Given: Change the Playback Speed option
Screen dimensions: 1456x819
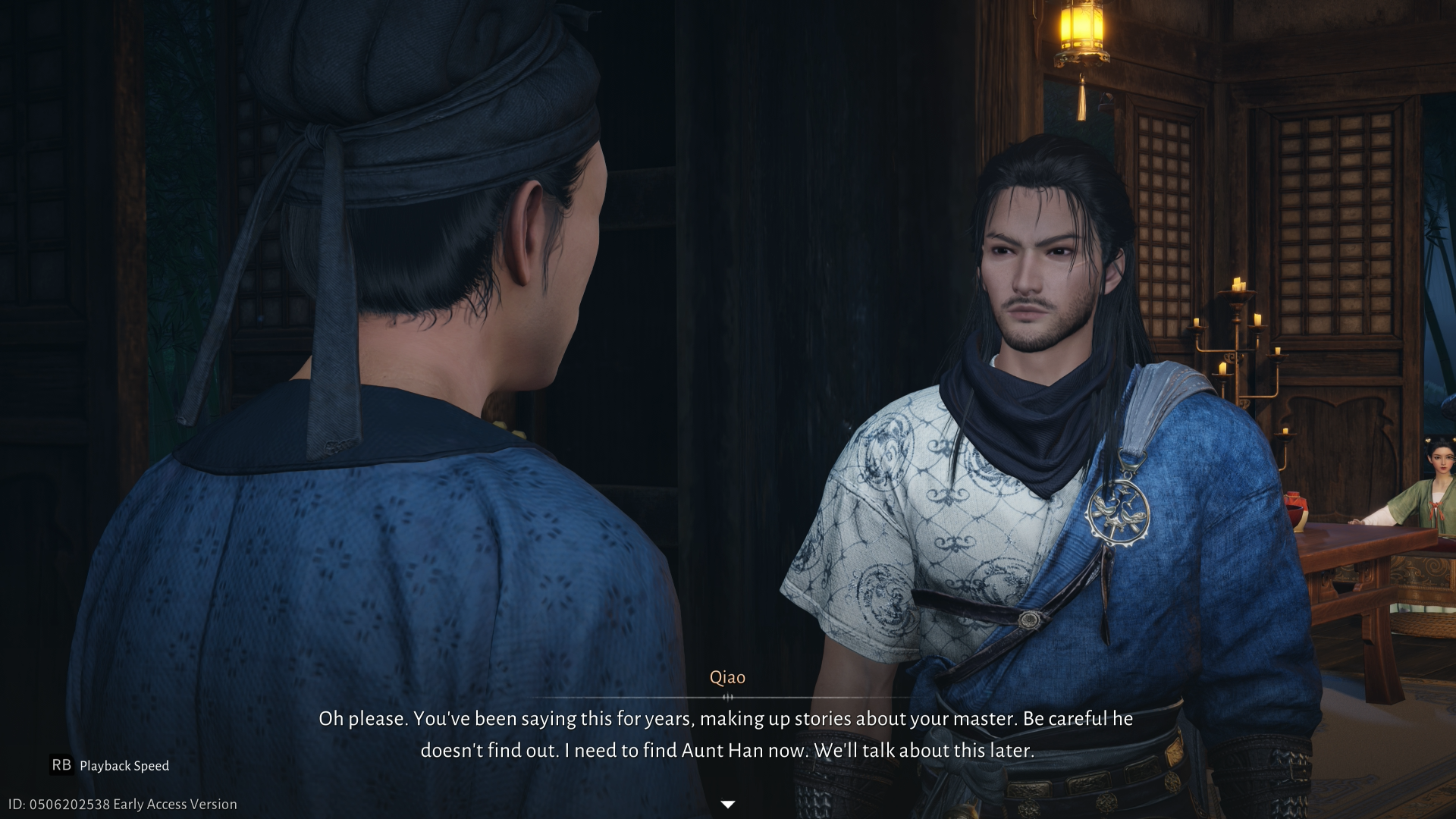Looking at the screenshot, I should click(x=110, y=765).
